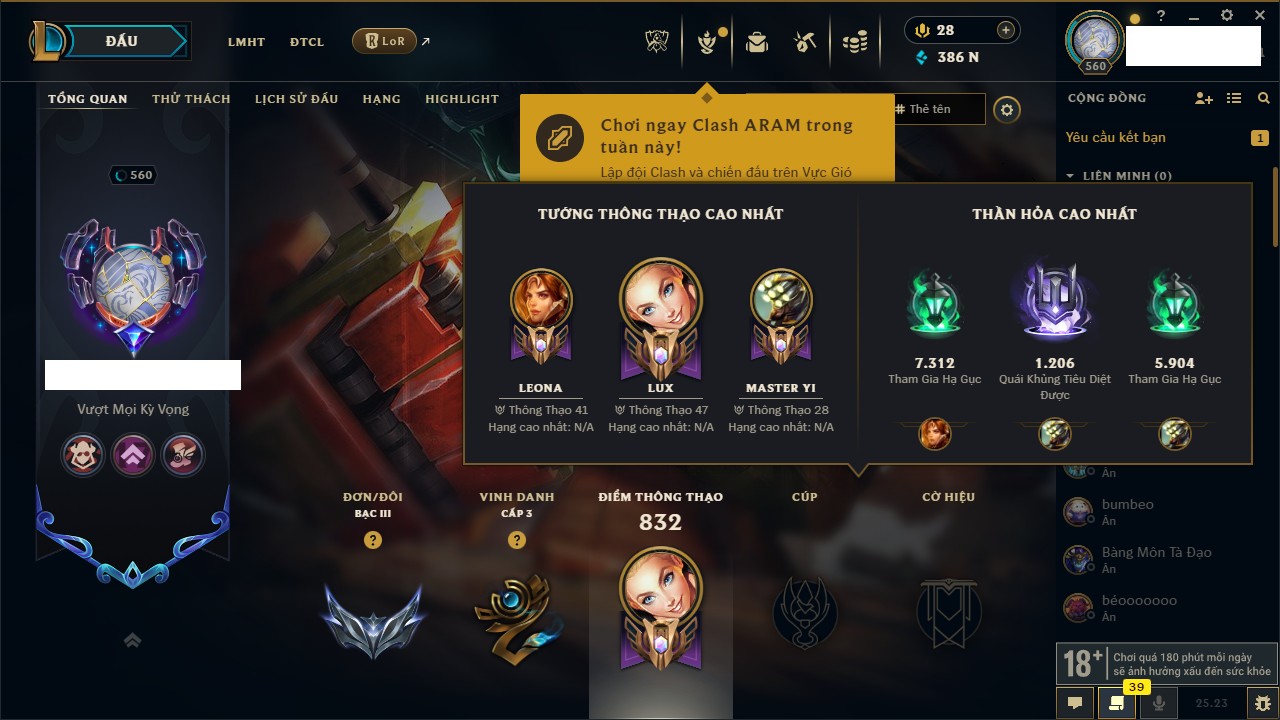Click the Thẻ tên search field
The image size is (1280, 720).
coord(940,109)
